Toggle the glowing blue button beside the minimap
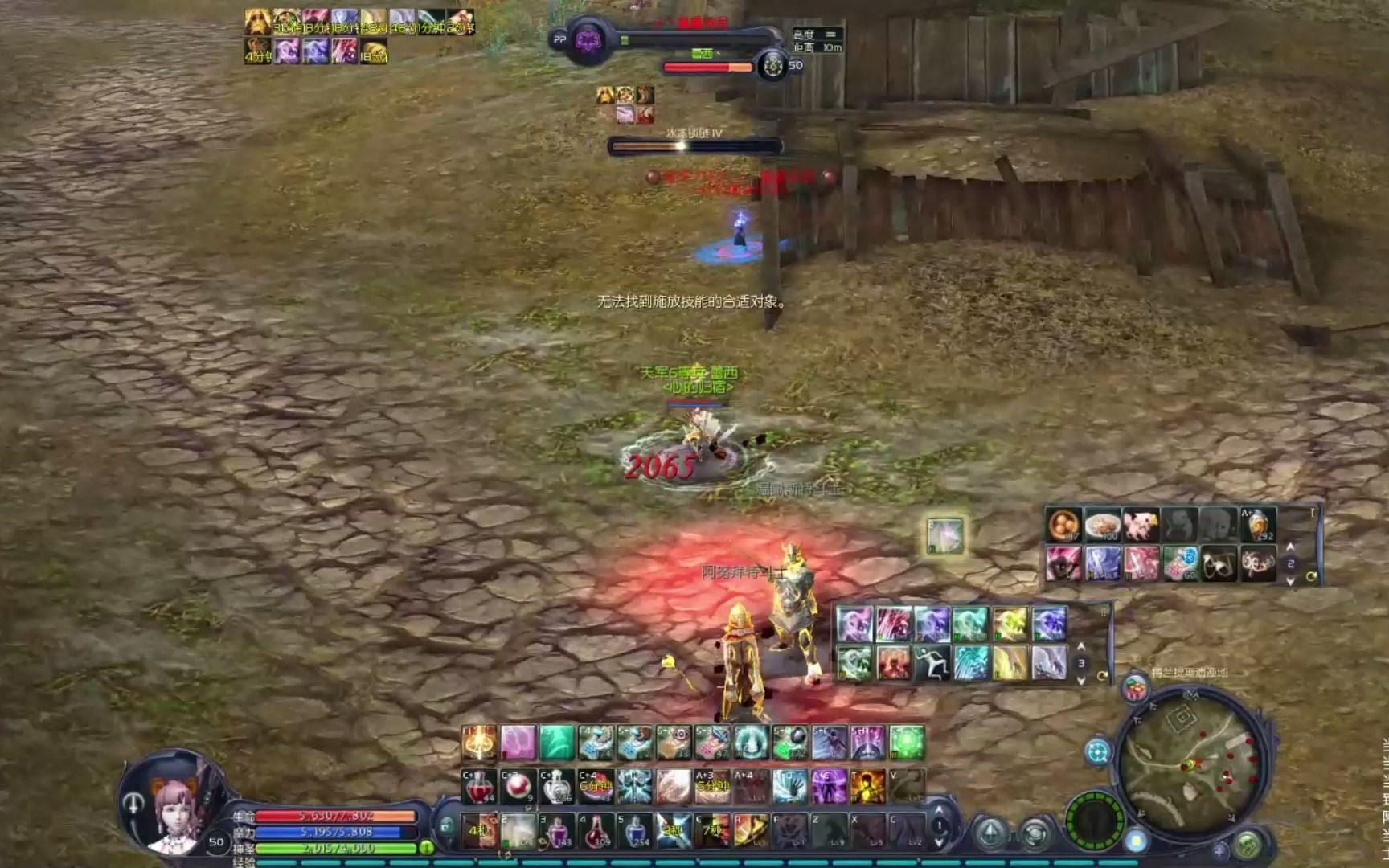The width and height of the screenshot is (1389, 868). tap(1135, 841)
